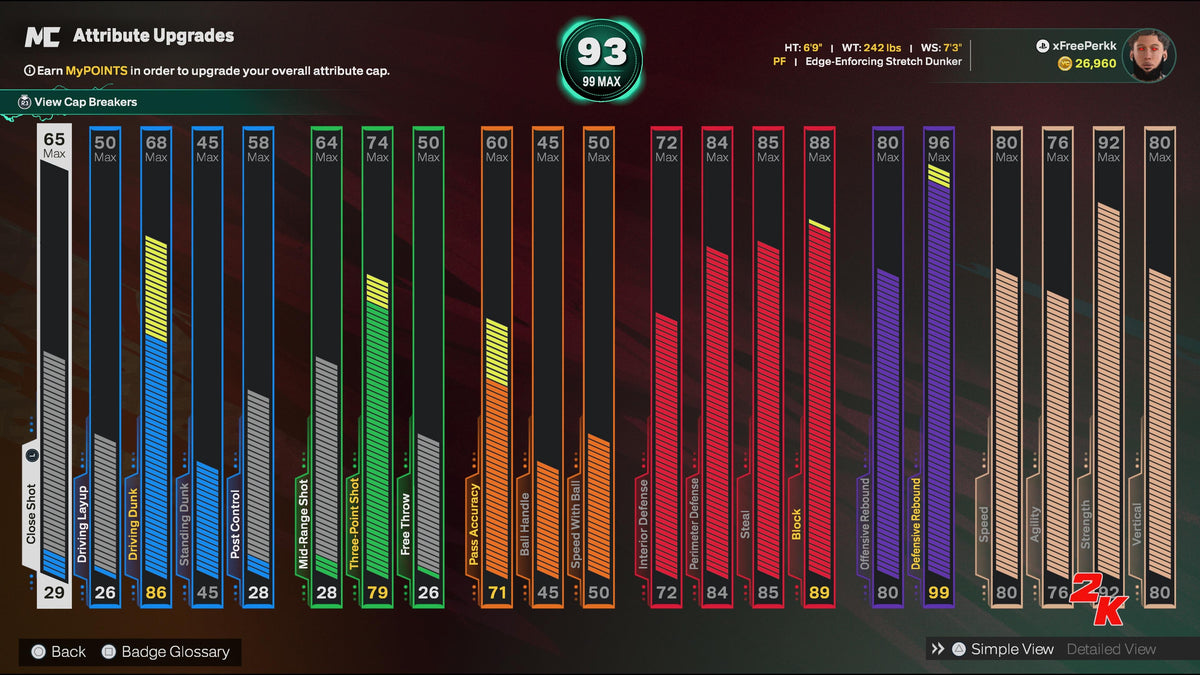The width and height of the screenshot is (1200, 675).
Task: Open the Badge Glossary
Action: (x=166, y=652)
